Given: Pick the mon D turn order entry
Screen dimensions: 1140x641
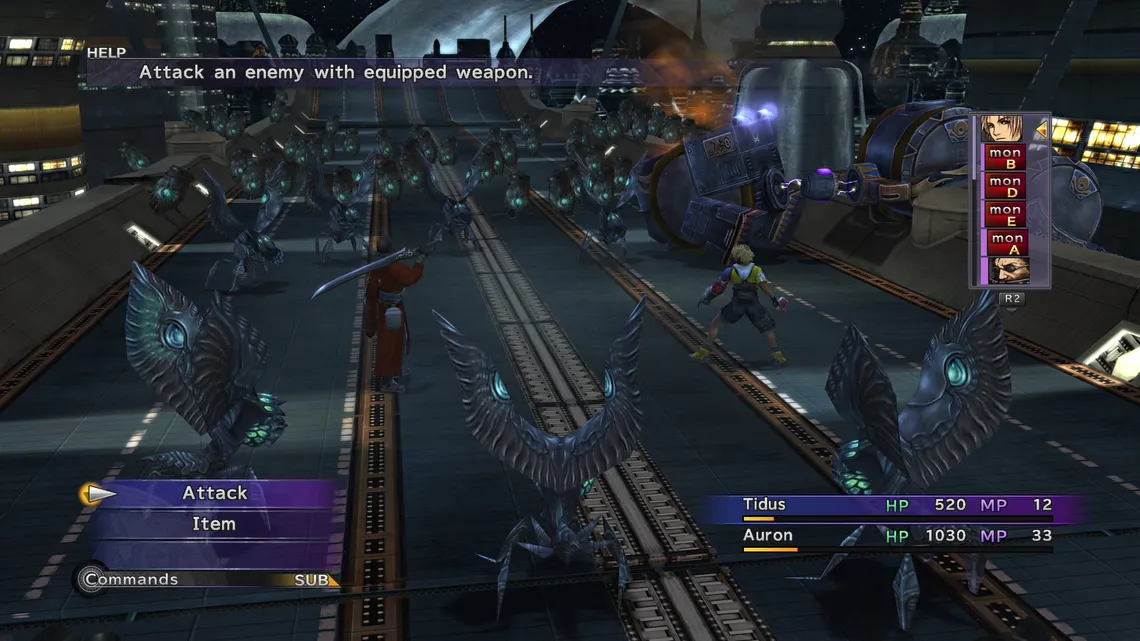Looking at the screenshot, I should (x=1005, y=187).
